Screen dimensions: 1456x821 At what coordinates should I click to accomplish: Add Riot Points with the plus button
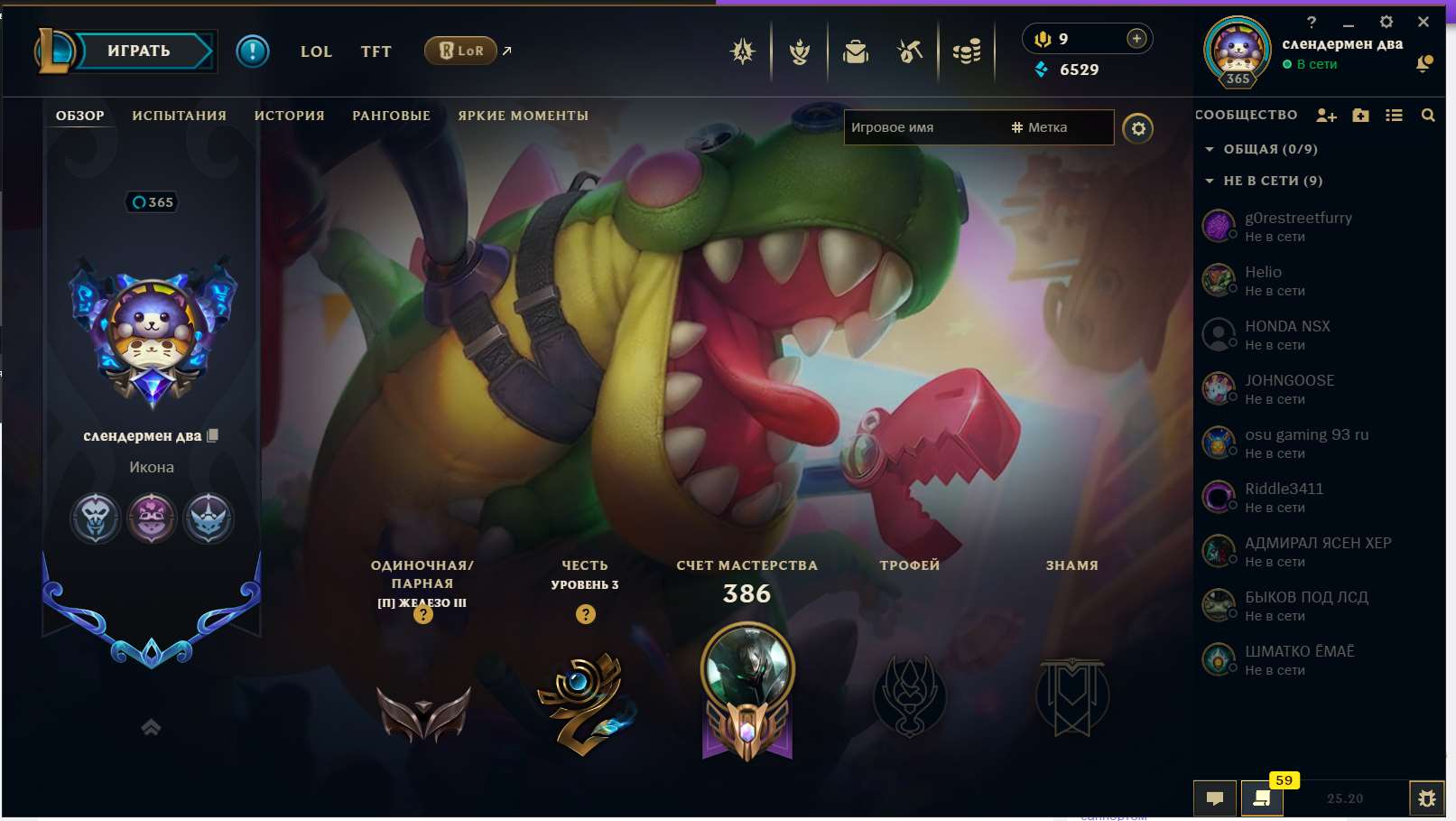[1136, 39]
